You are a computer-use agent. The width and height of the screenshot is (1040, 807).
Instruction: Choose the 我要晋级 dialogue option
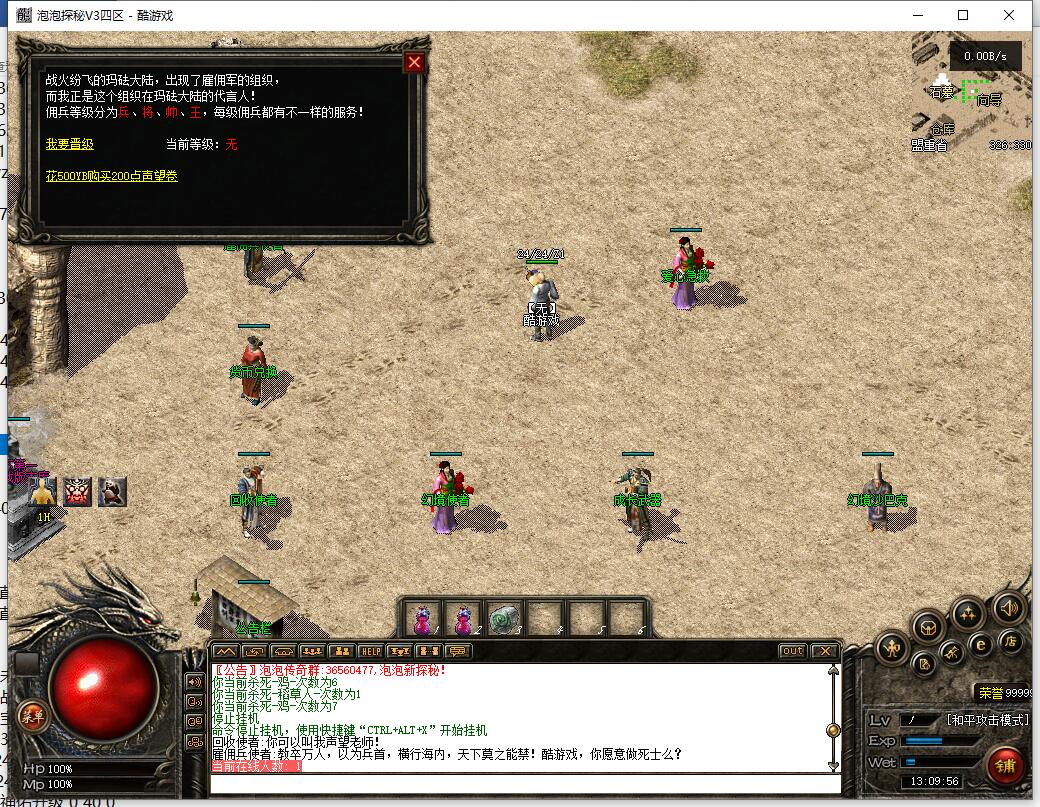[69, 144]
